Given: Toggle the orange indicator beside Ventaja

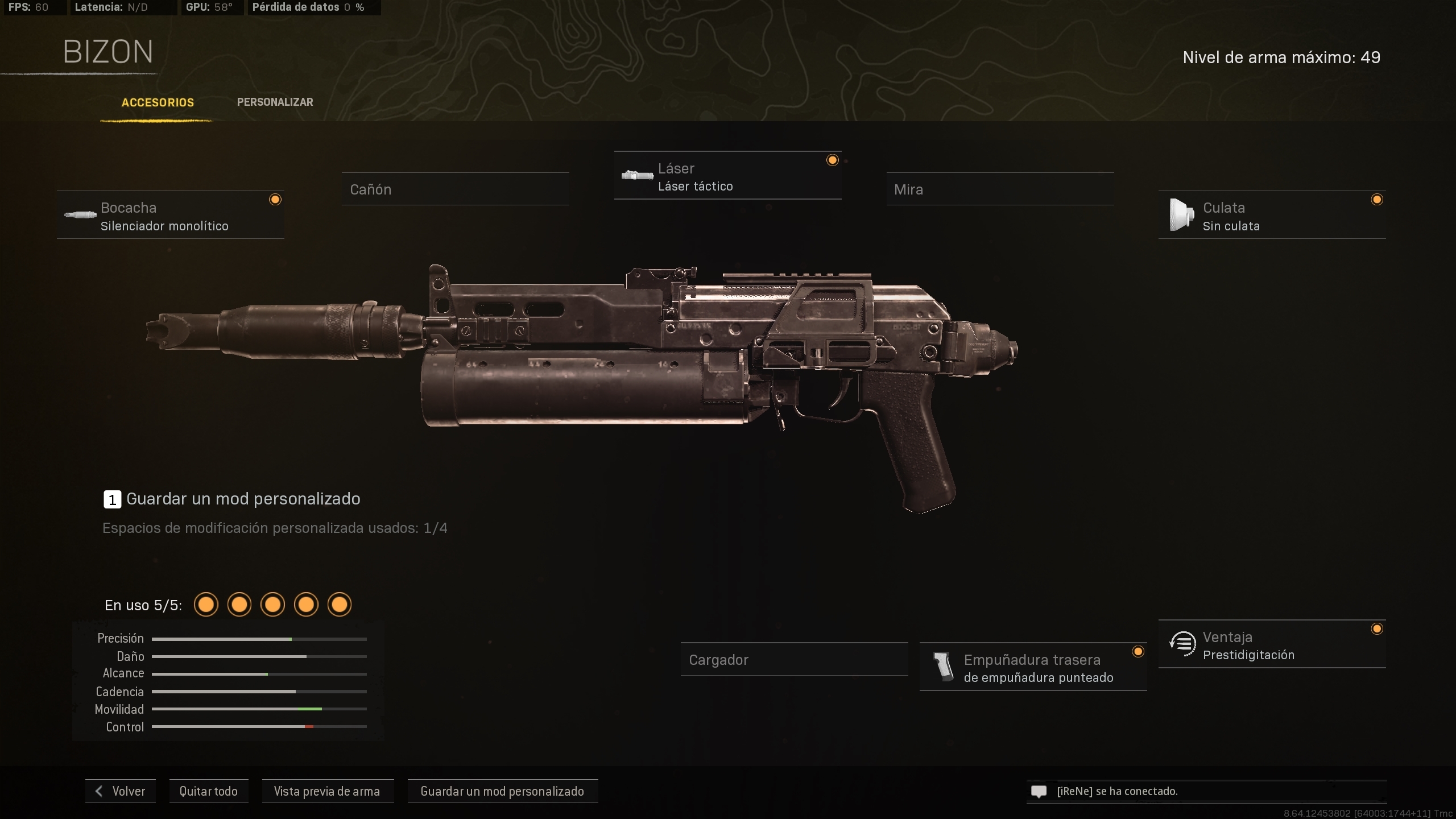Looking at the screenshot, I should [1378, 629].
